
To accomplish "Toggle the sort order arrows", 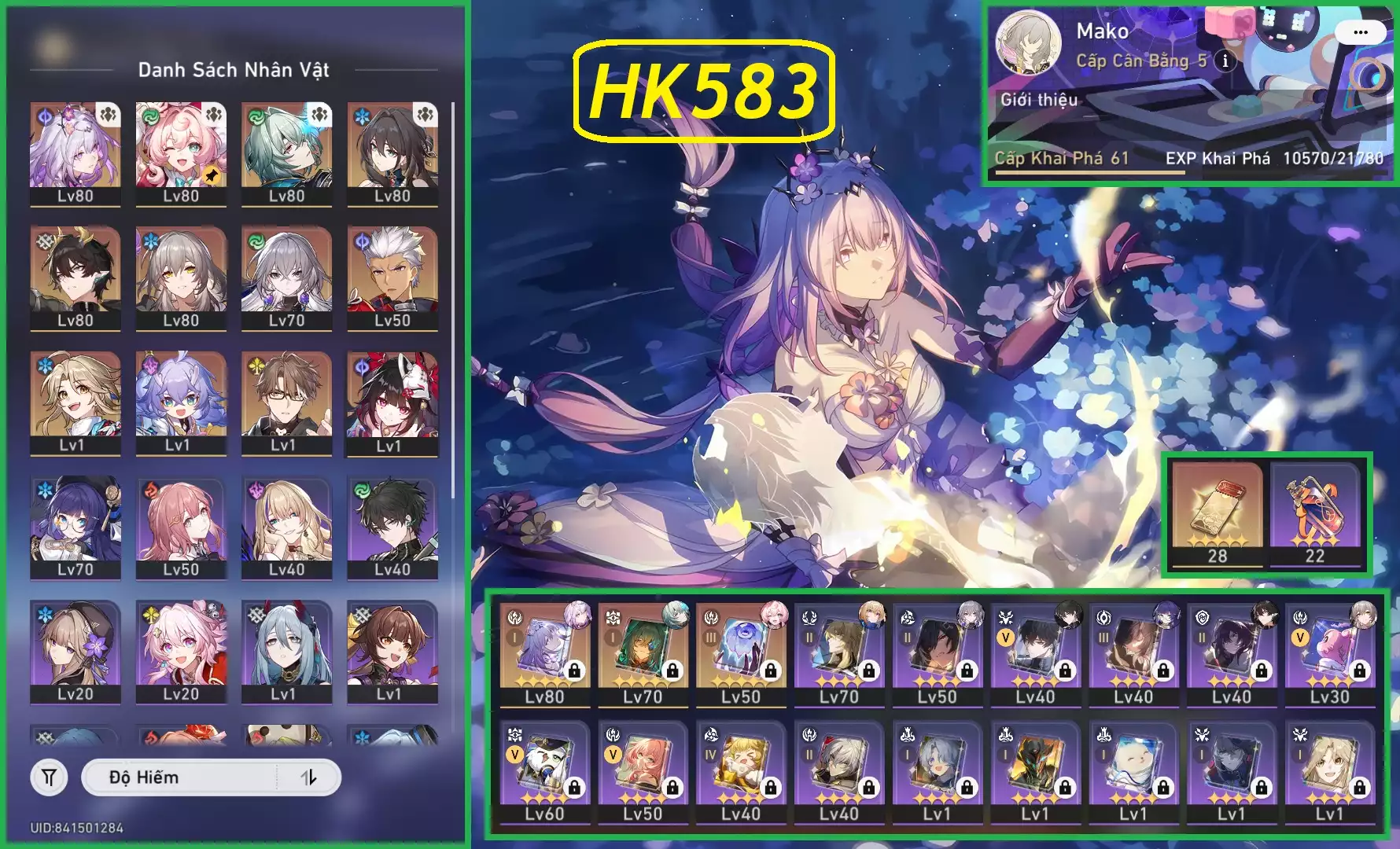I will point(309,777).
